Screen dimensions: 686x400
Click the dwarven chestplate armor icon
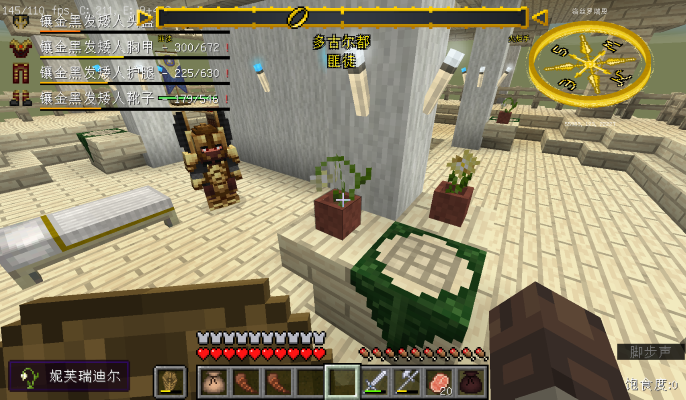(x=20, y=47)
